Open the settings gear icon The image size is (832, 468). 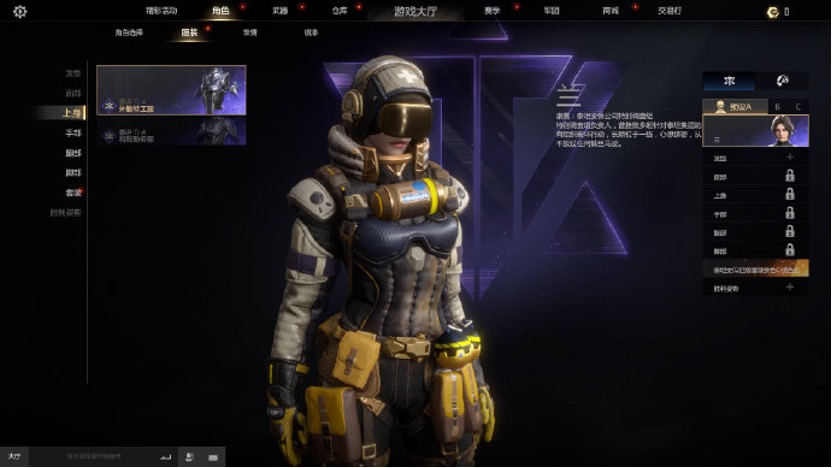point(20,11)
